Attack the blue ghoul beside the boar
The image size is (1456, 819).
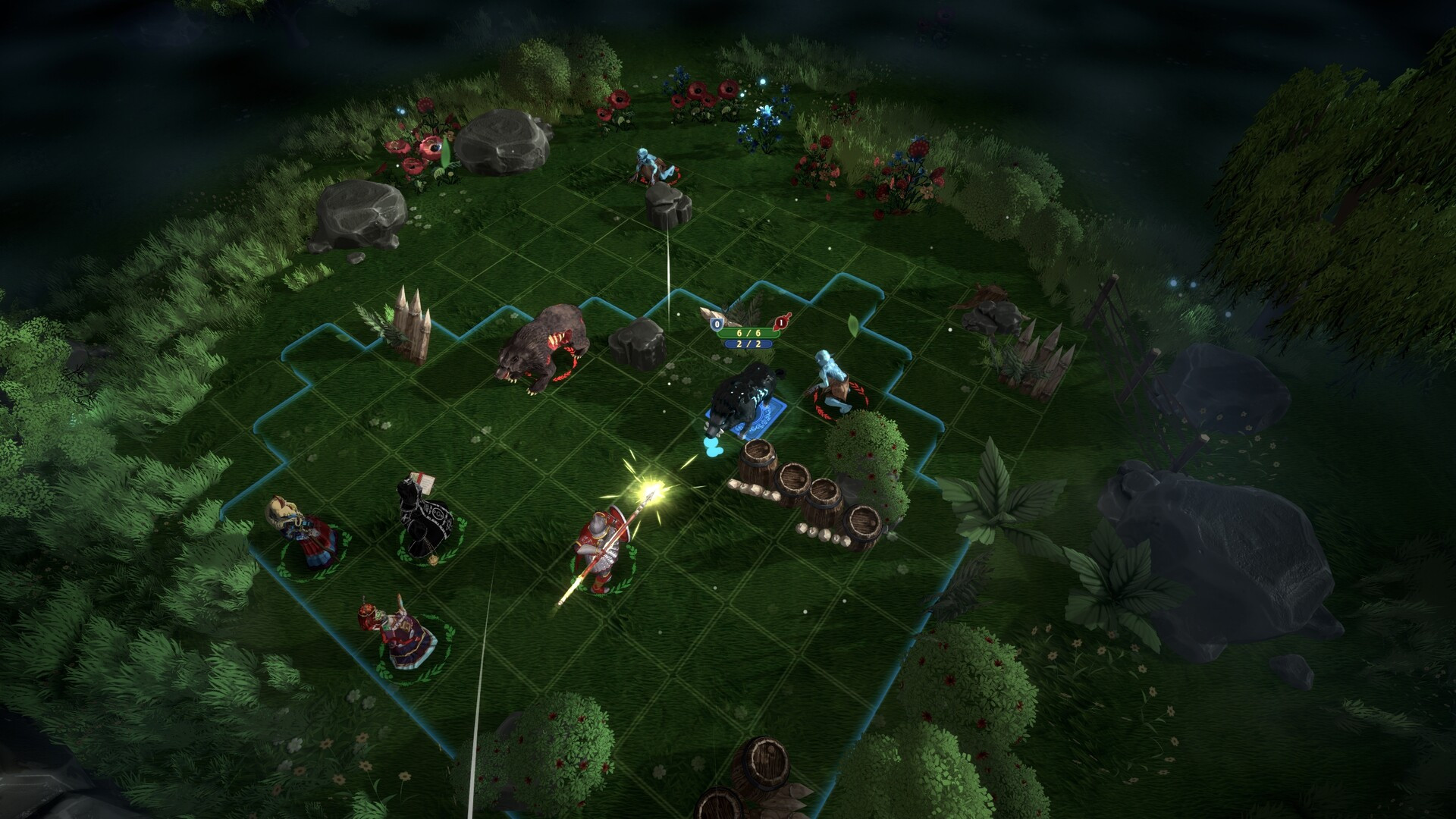[x=831, y=383]
